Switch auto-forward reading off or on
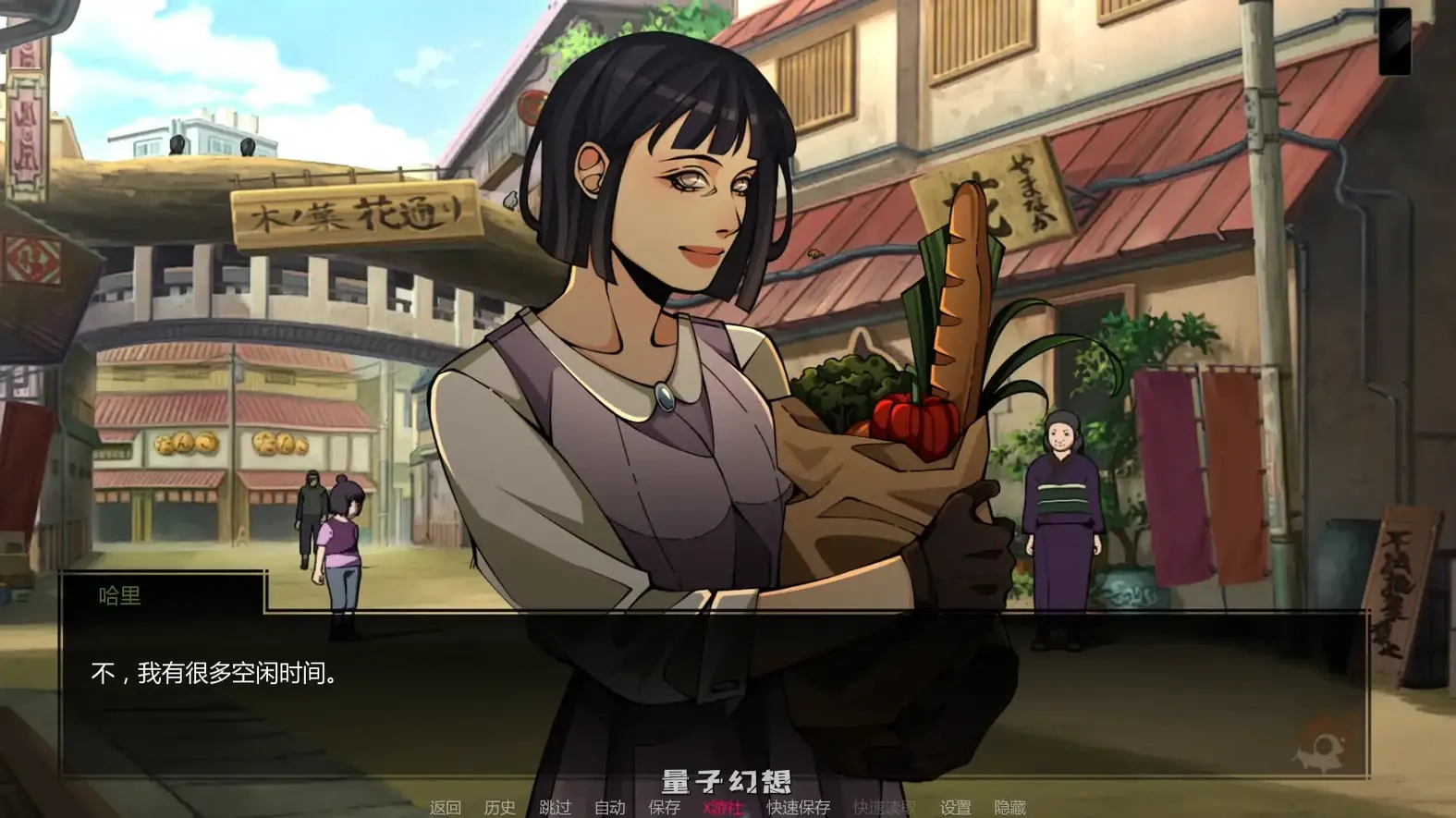 [x=611, y=807]
